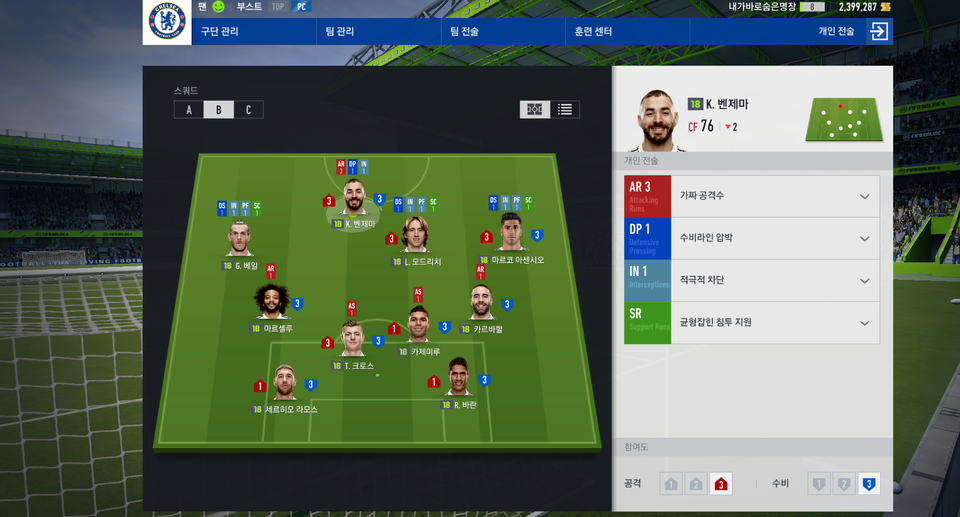Show the squad list view

565,110
